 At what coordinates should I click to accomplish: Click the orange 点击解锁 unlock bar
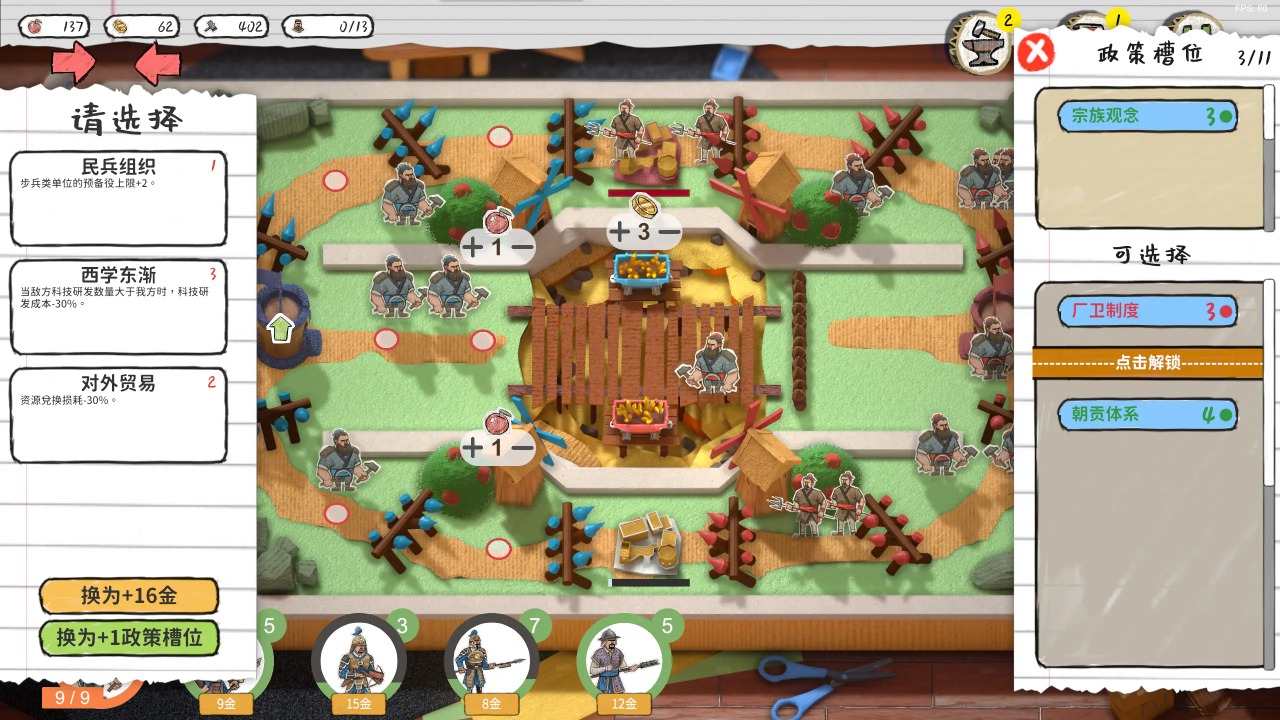[1148, 362]
